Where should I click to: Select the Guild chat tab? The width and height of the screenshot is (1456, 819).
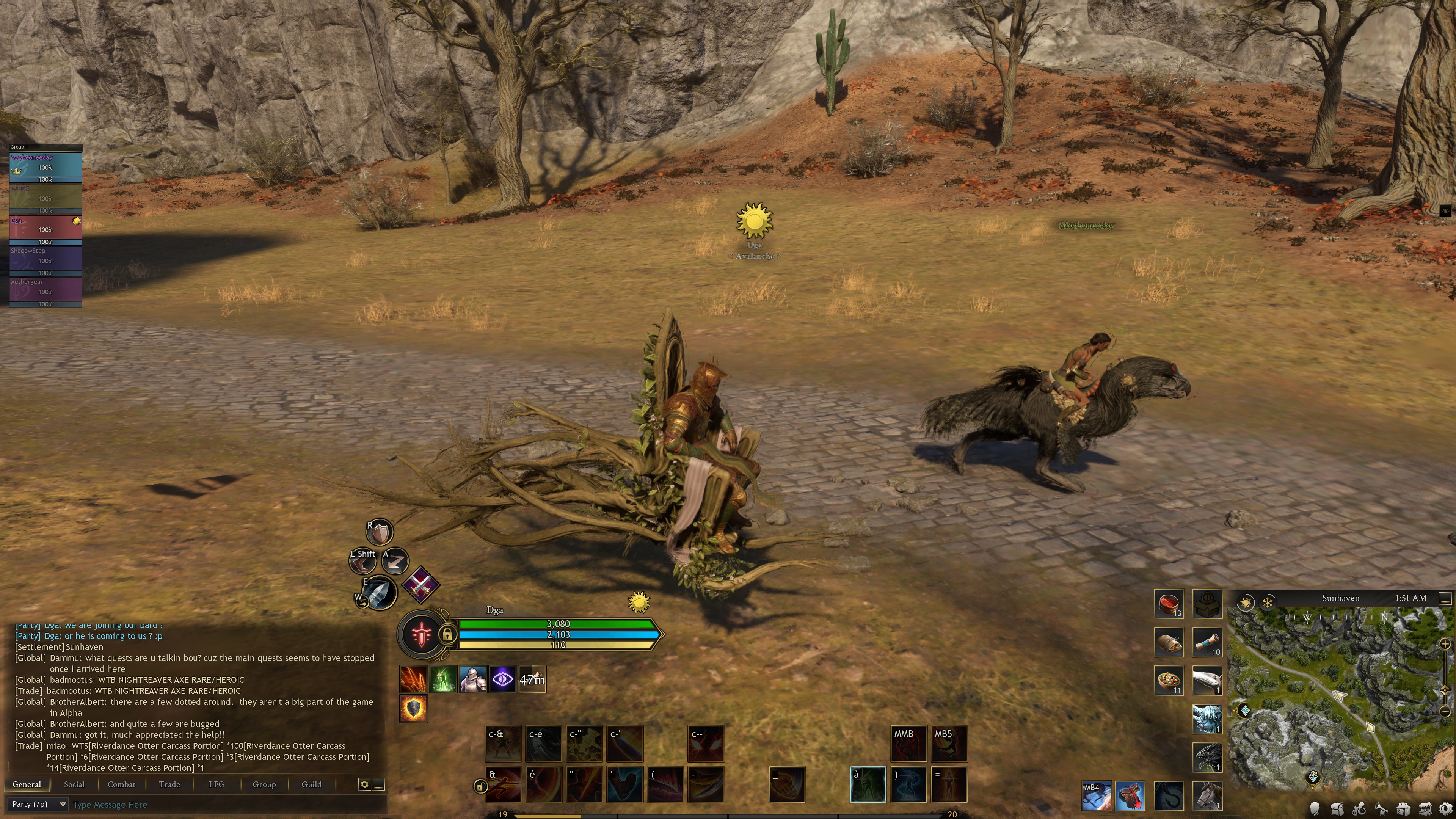pyautogui.click(x=311, y=784)
